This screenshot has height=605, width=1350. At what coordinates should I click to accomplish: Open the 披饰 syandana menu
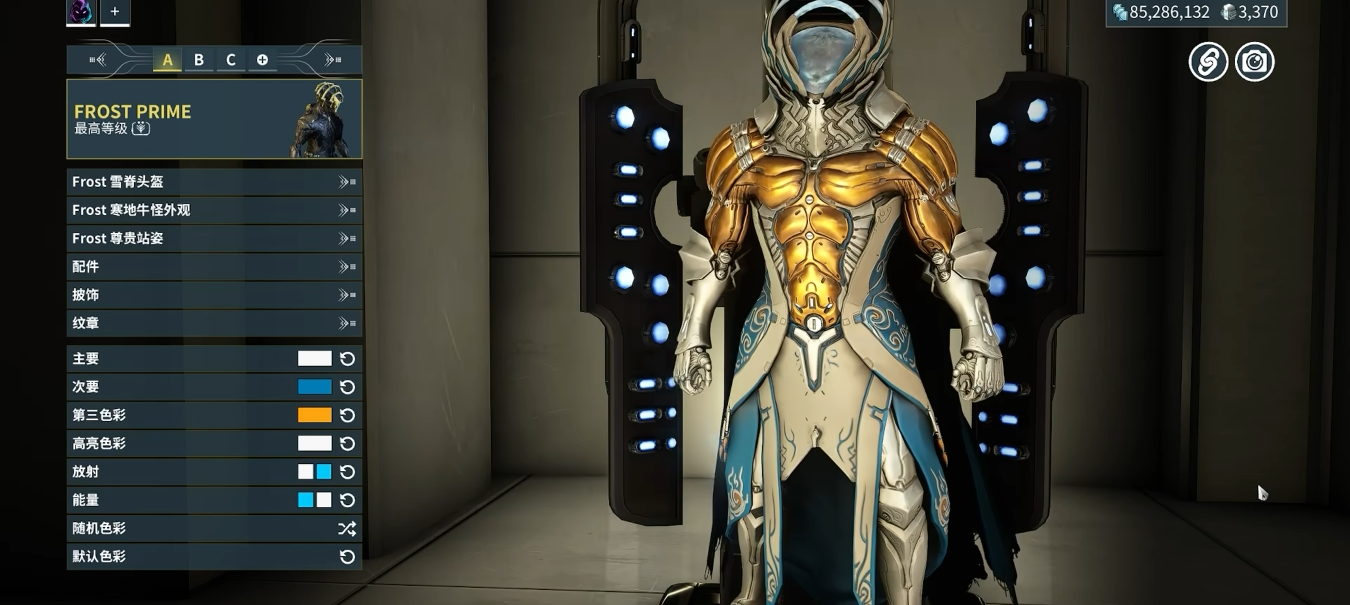[x=214, y=295]
